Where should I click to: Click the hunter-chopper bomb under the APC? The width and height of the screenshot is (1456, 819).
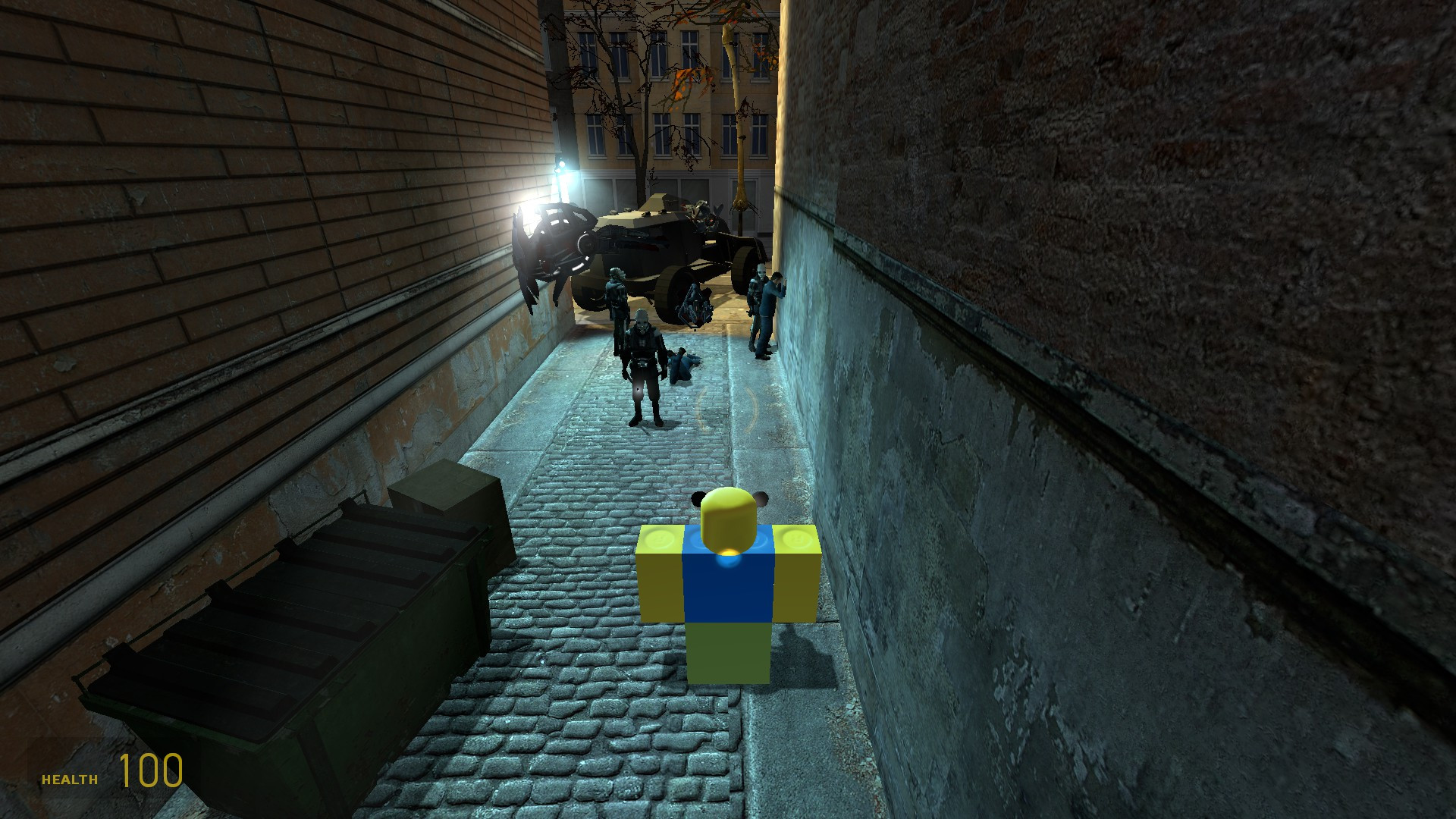pyautogui.click(x=696, y=303)
